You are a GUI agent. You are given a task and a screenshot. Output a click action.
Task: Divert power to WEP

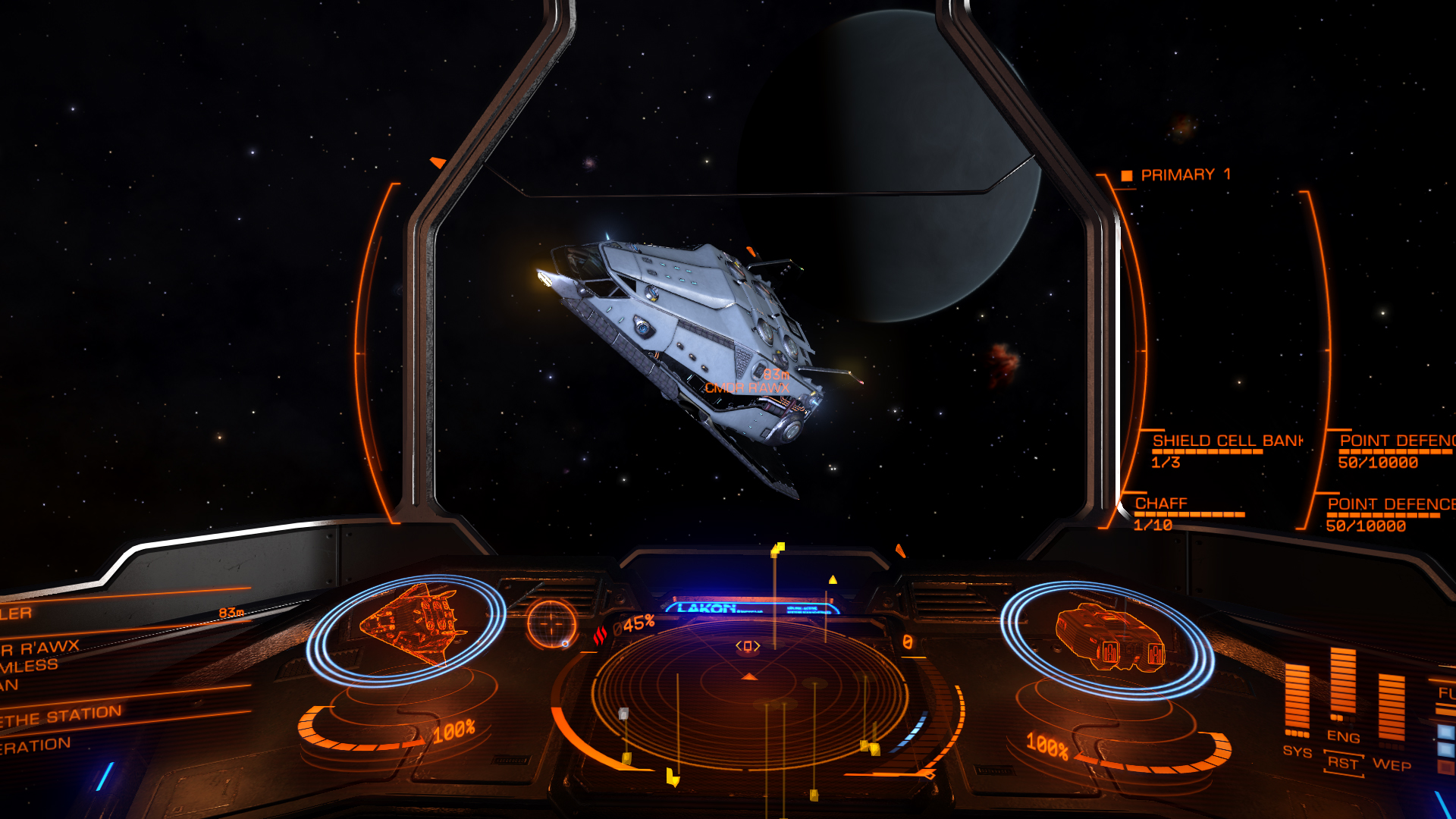[1392, 764]
